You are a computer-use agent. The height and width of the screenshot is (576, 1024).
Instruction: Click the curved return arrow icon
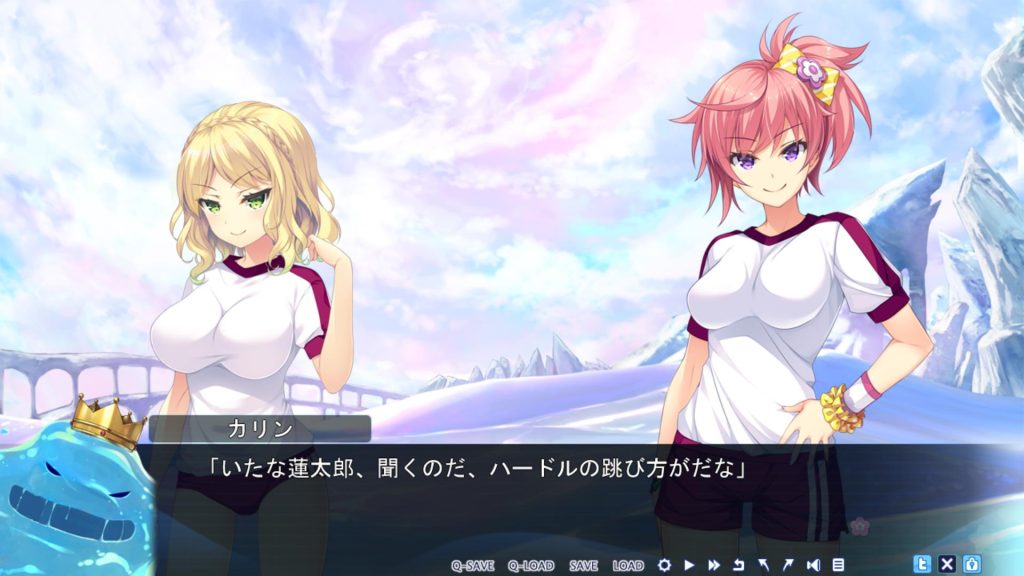coord(739,565)
